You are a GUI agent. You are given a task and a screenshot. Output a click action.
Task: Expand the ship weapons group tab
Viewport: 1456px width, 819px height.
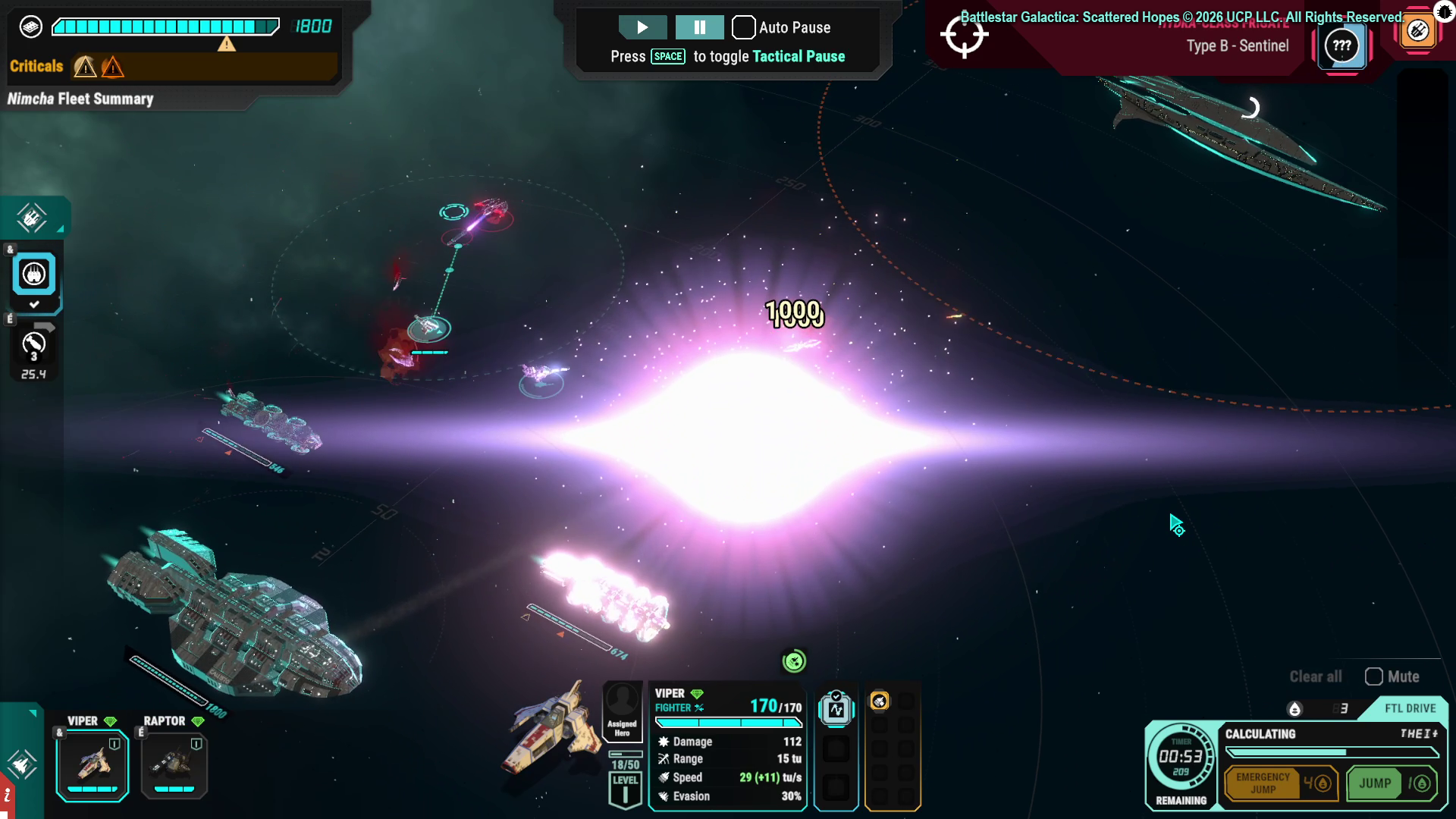click(32, 218)
